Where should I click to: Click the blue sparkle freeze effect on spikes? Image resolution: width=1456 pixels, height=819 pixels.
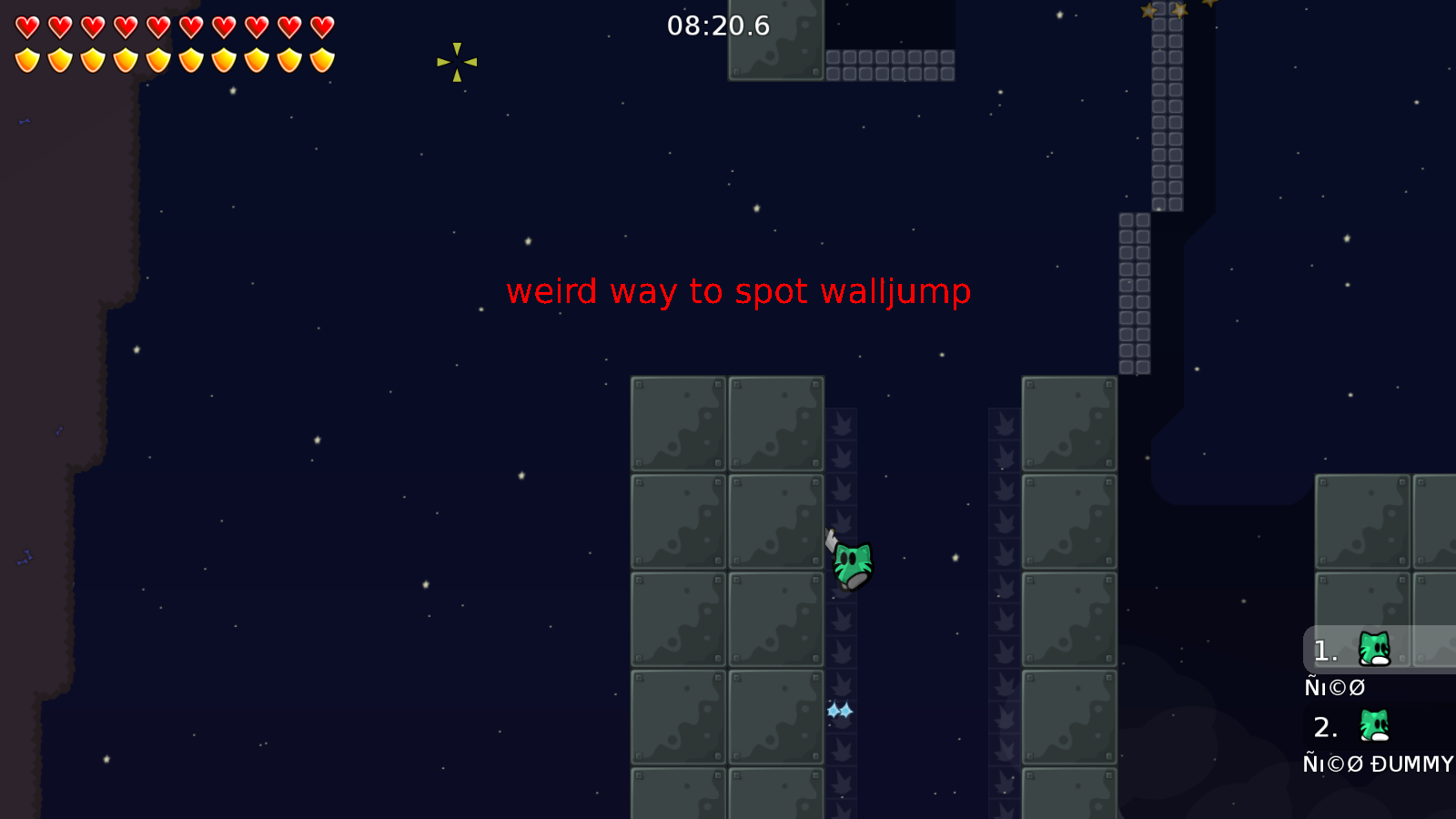[x=839, y=711]
